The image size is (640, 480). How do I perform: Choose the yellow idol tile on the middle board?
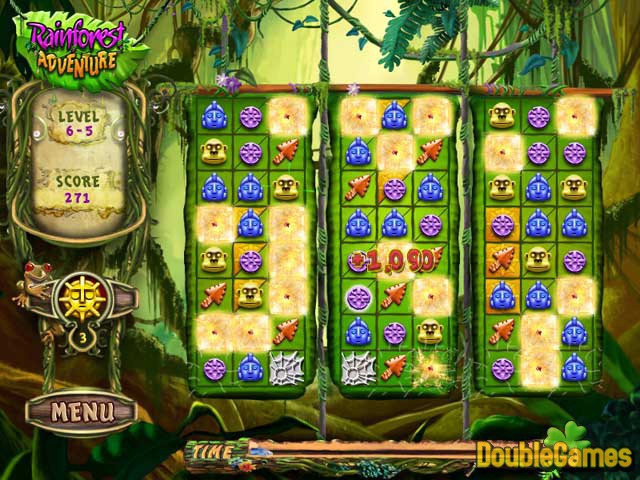click(430, 332)
